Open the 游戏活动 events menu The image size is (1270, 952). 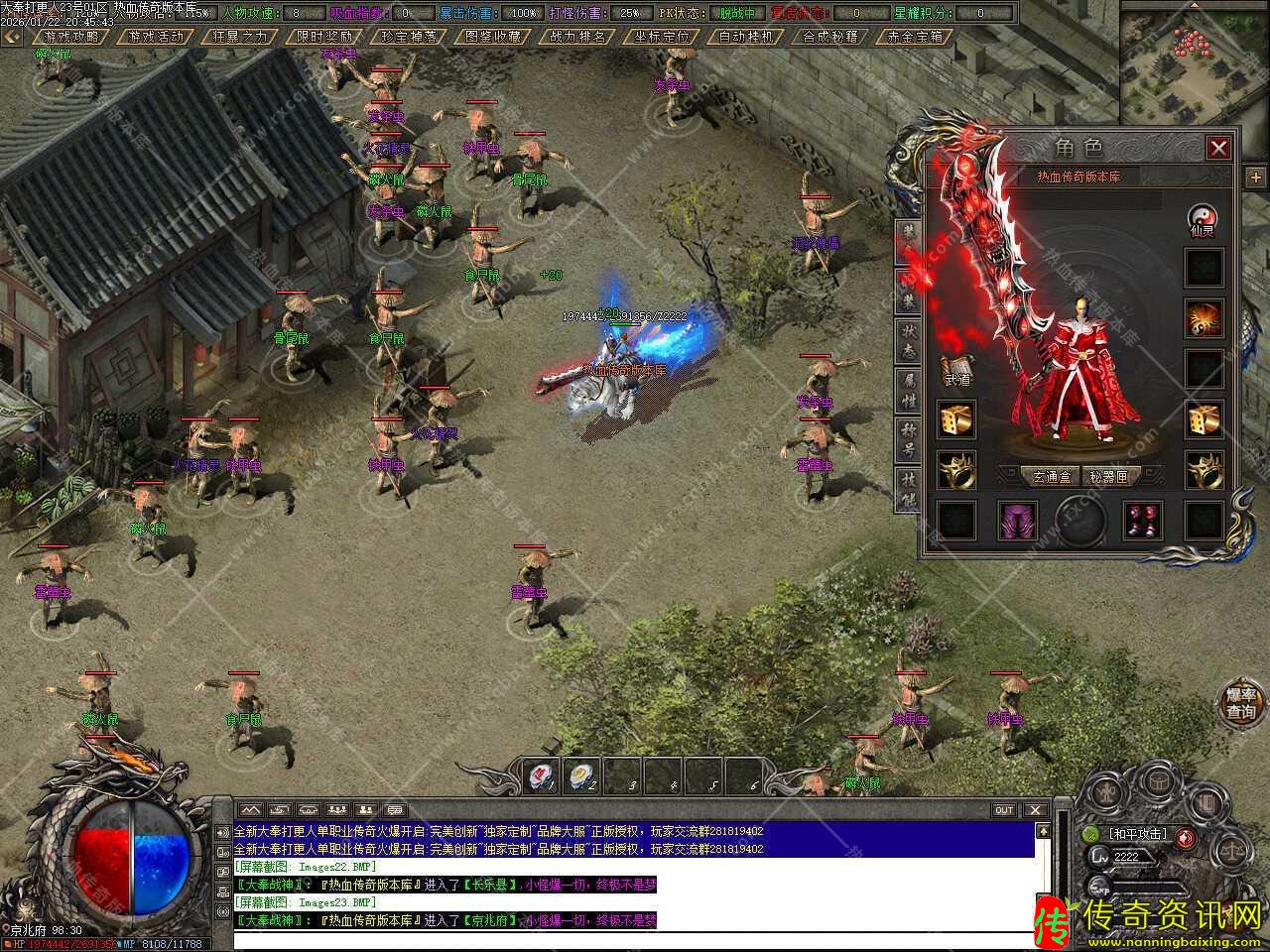coord(156,37)
